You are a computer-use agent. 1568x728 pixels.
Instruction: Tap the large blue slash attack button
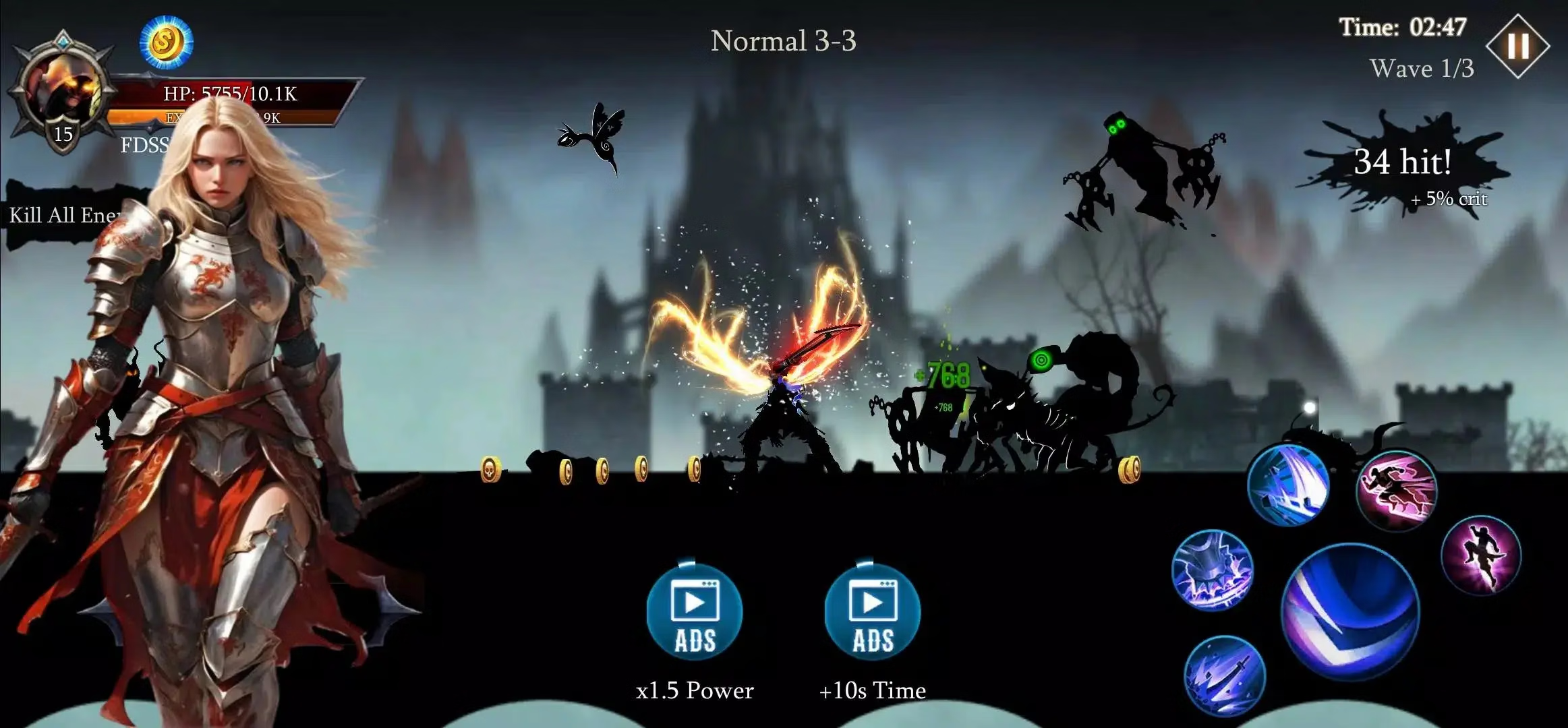click(1350, 612)
